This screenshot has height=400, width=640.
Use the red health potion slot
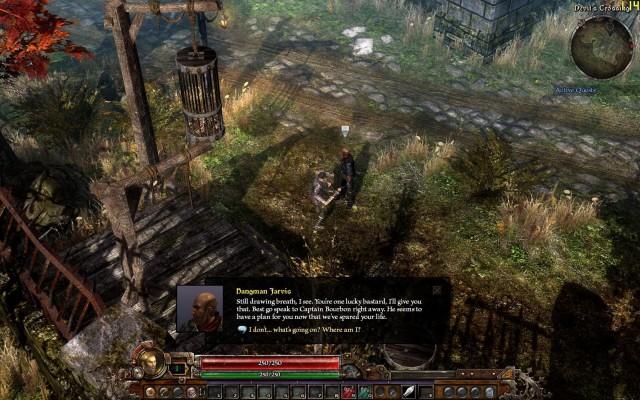coord(348,391)
